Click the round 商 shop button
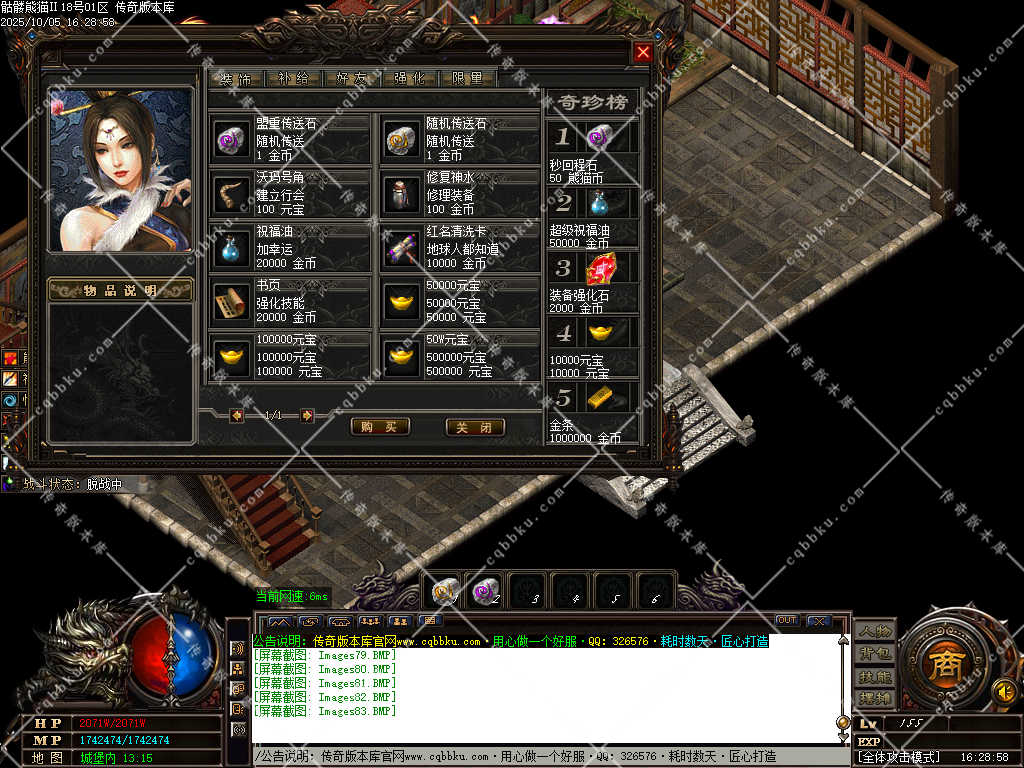Viewport: 1024px width, 768px height. click(941, 667)
